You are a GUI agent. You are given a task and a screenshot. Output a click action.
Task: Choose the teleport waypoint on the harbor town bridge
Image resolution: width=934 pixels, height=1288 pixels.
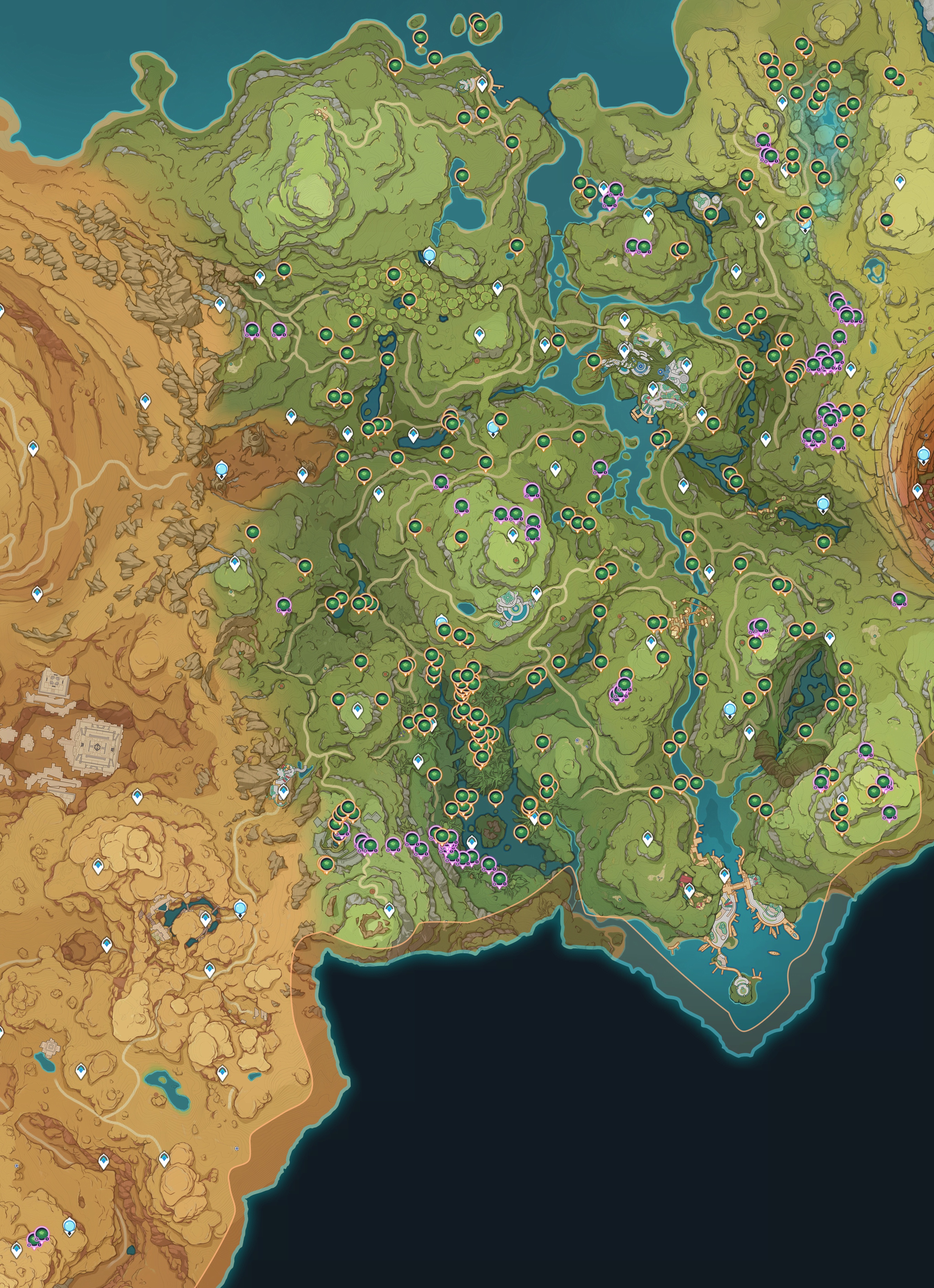click(724, 874)
